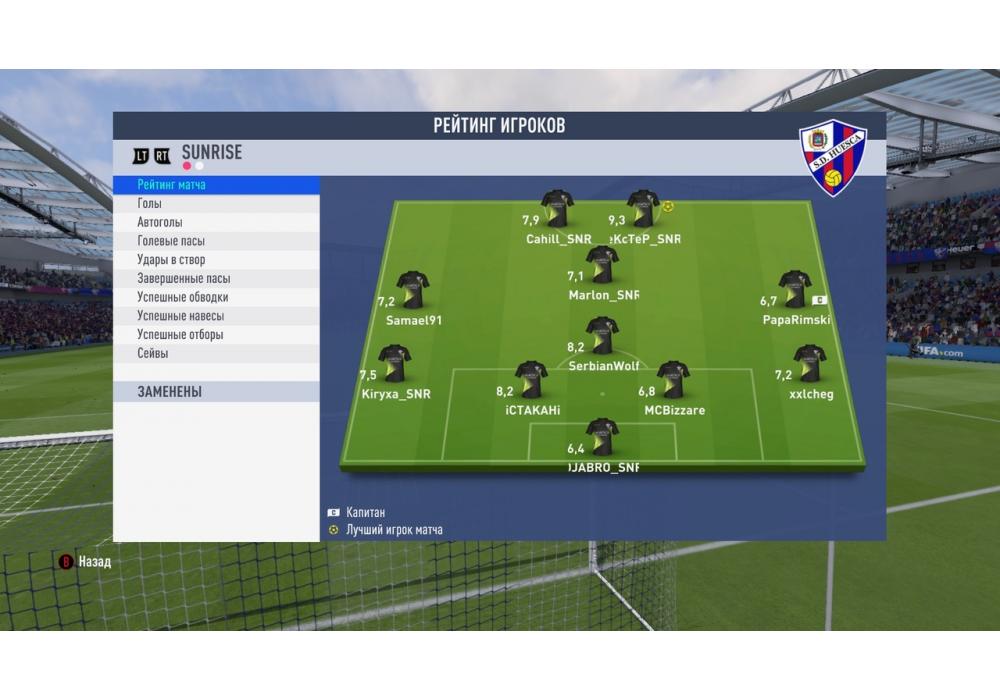Screen dimensions: 1000x700
Task: Select player Samael91 on the pitch
Action: (412, 290)
